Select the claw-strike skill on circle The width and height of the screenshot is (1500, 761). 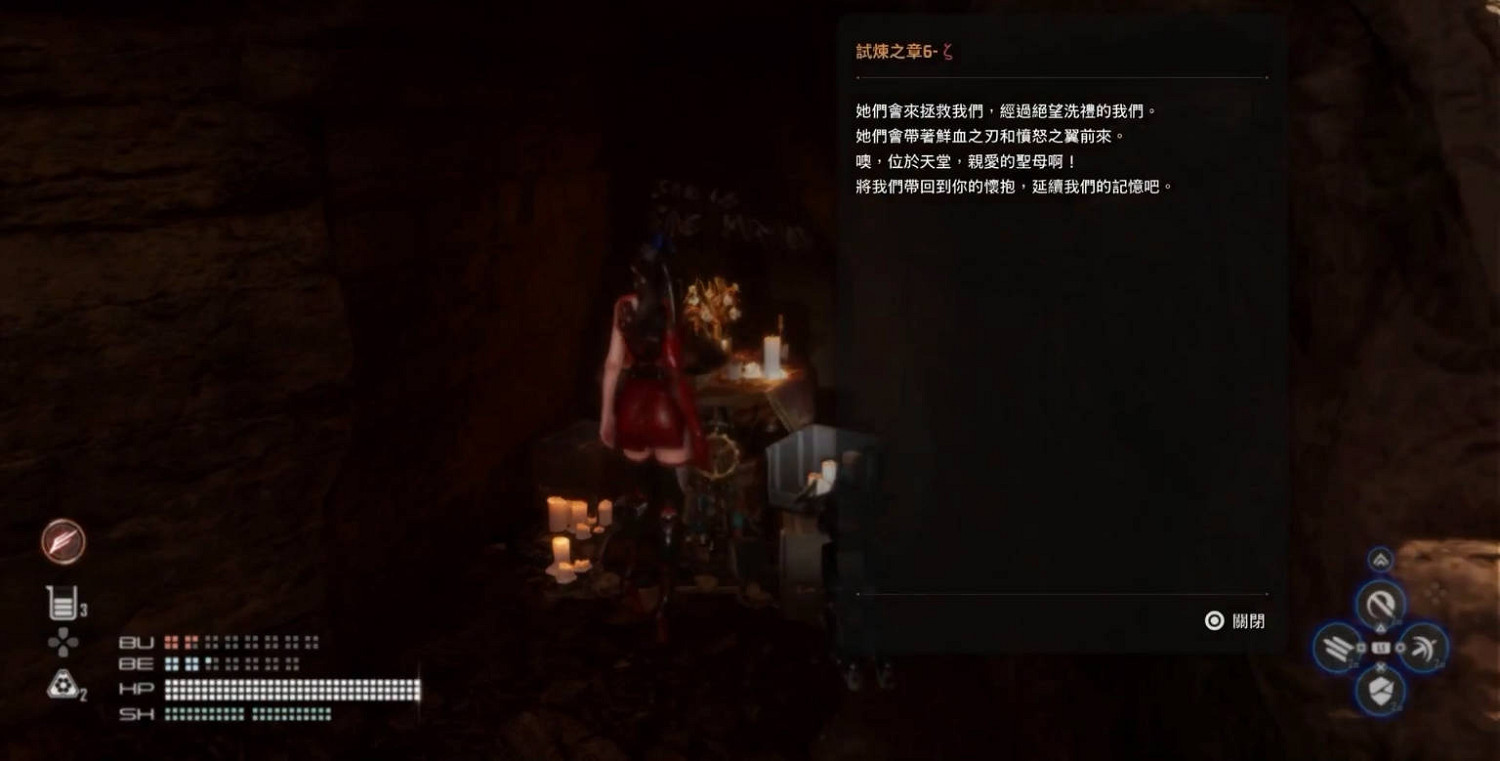[1425, 645]
